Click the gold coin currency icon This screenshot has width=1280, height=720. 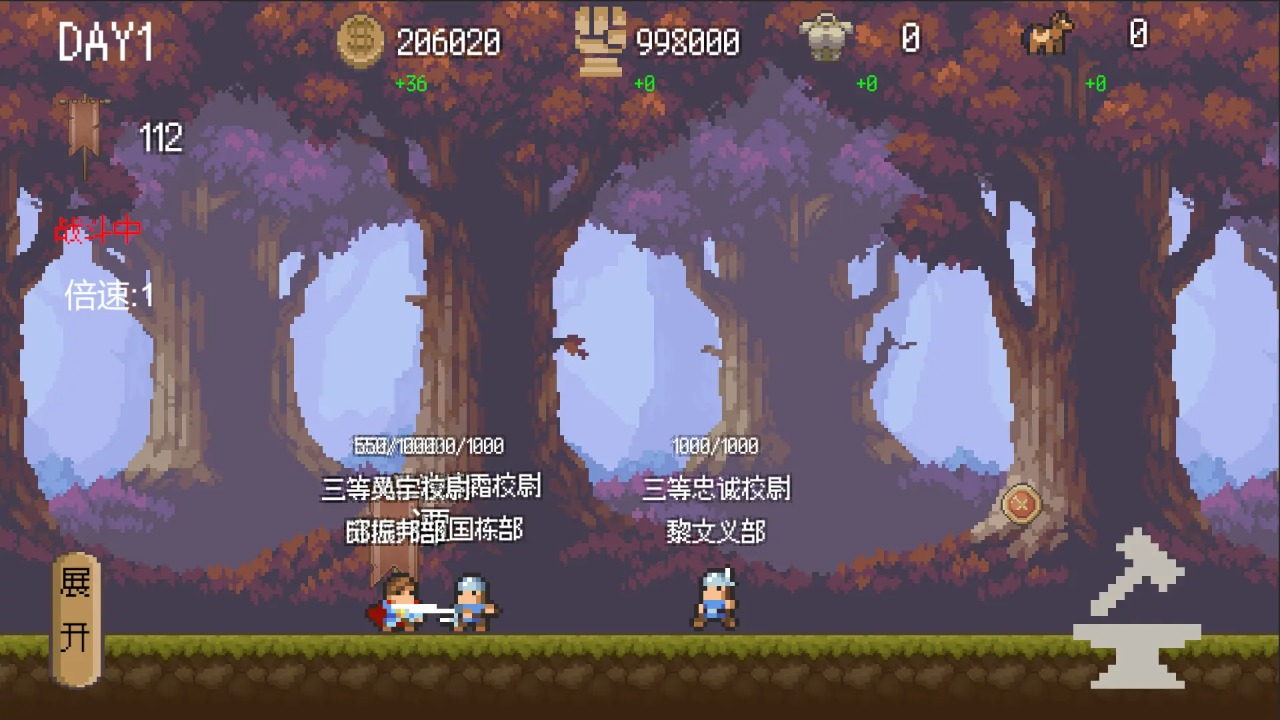click(x=361, y=42)
